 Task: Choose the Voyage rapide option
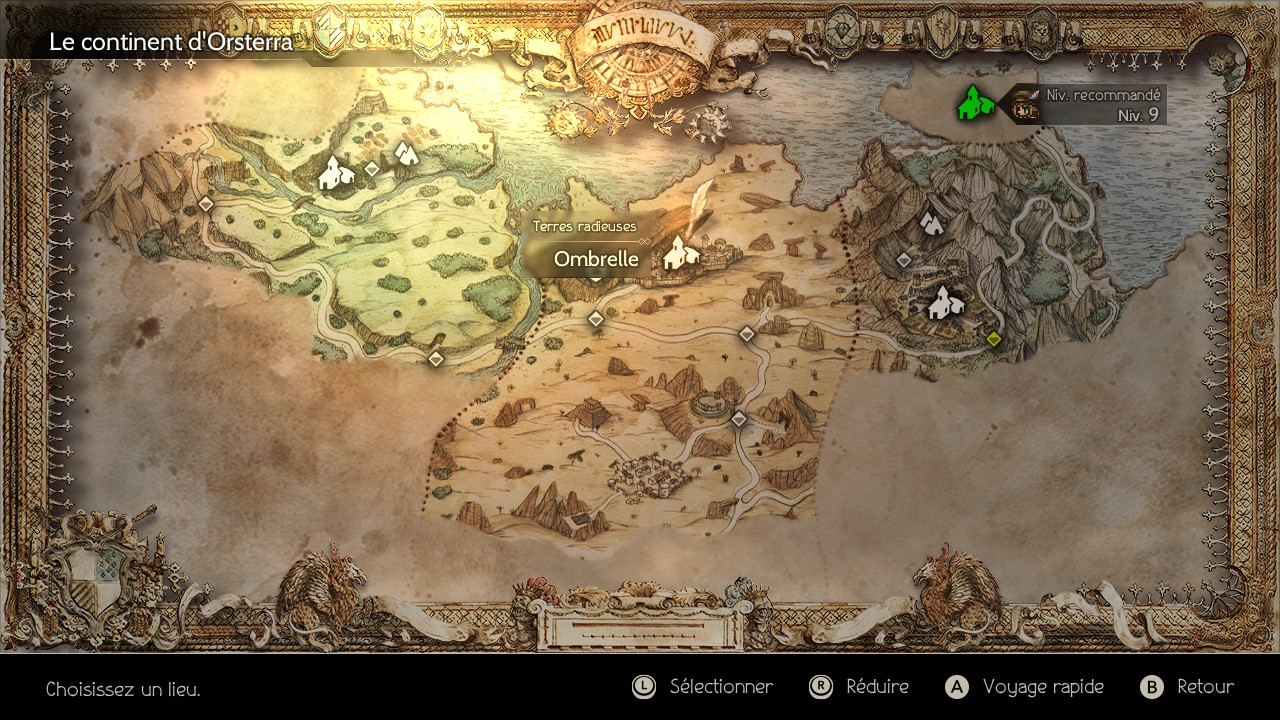pos(1025,687)
